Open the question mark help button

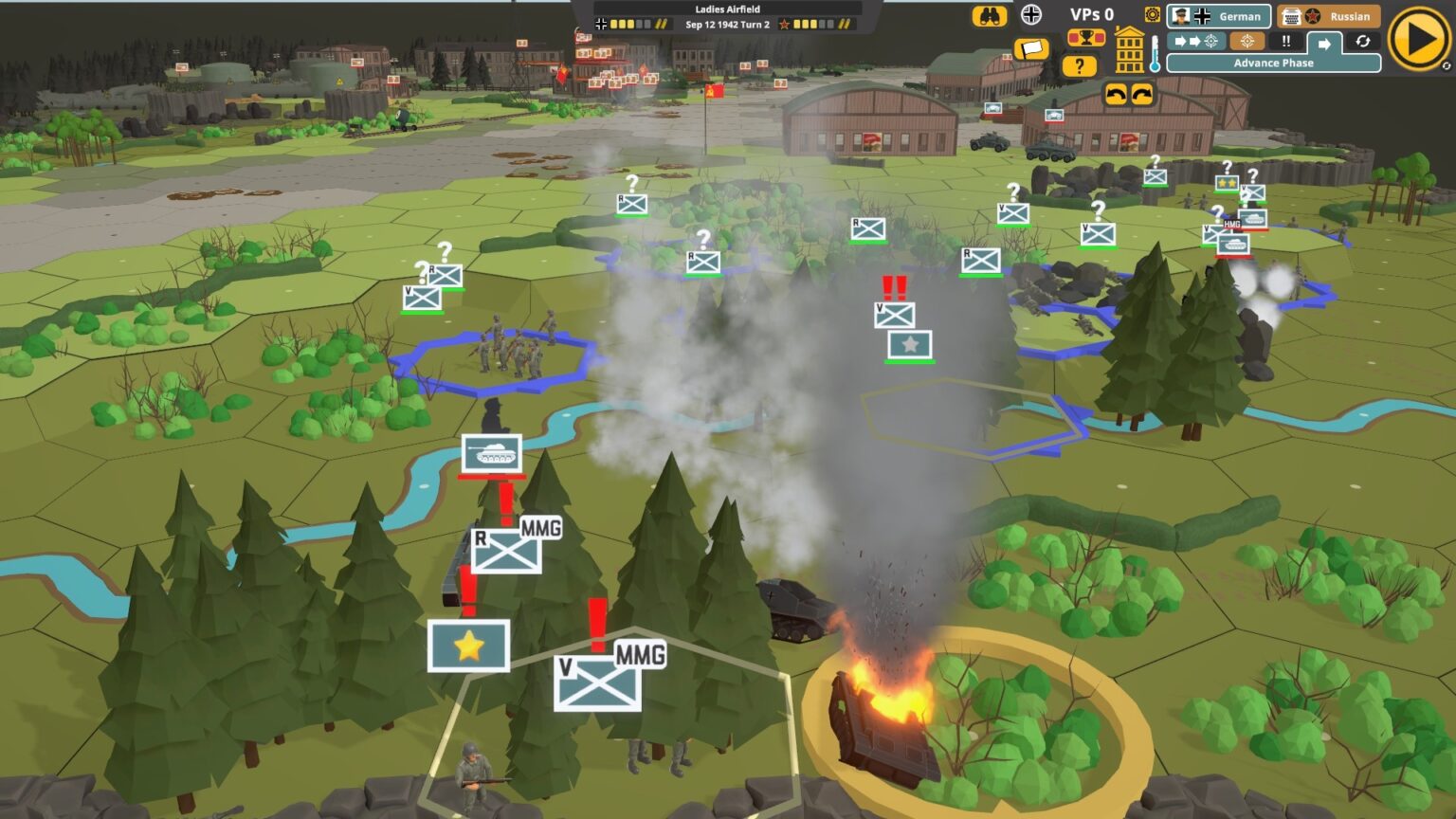pos(1079,65)
